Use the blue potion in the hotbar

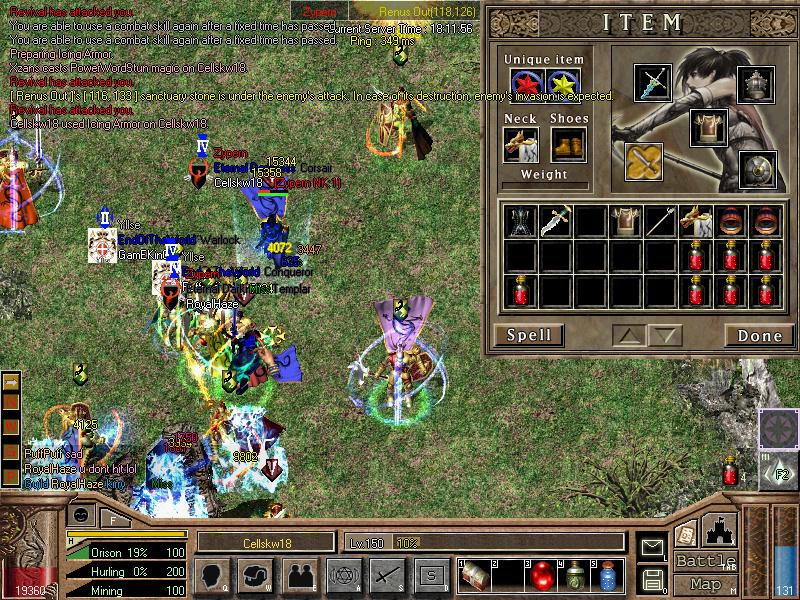[607, 575]
